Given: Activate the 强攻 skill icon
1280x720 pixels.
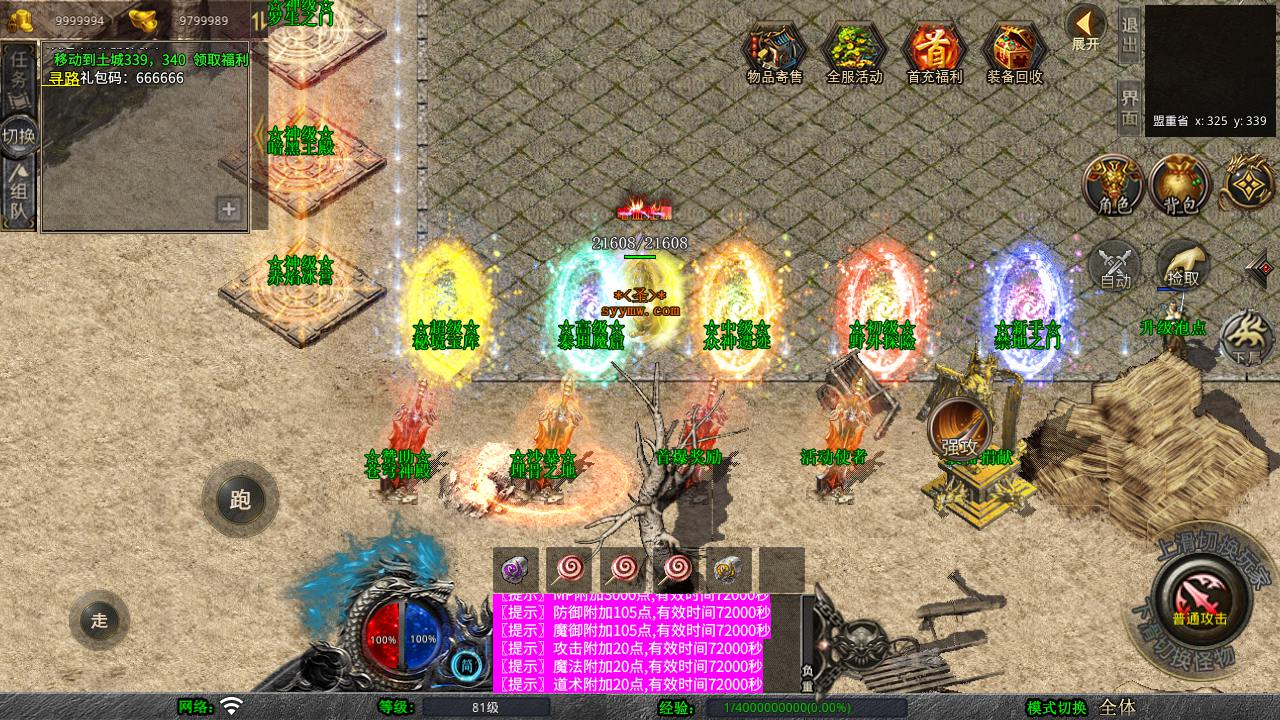Looking at the screenshot, I should tap(960, 431).
